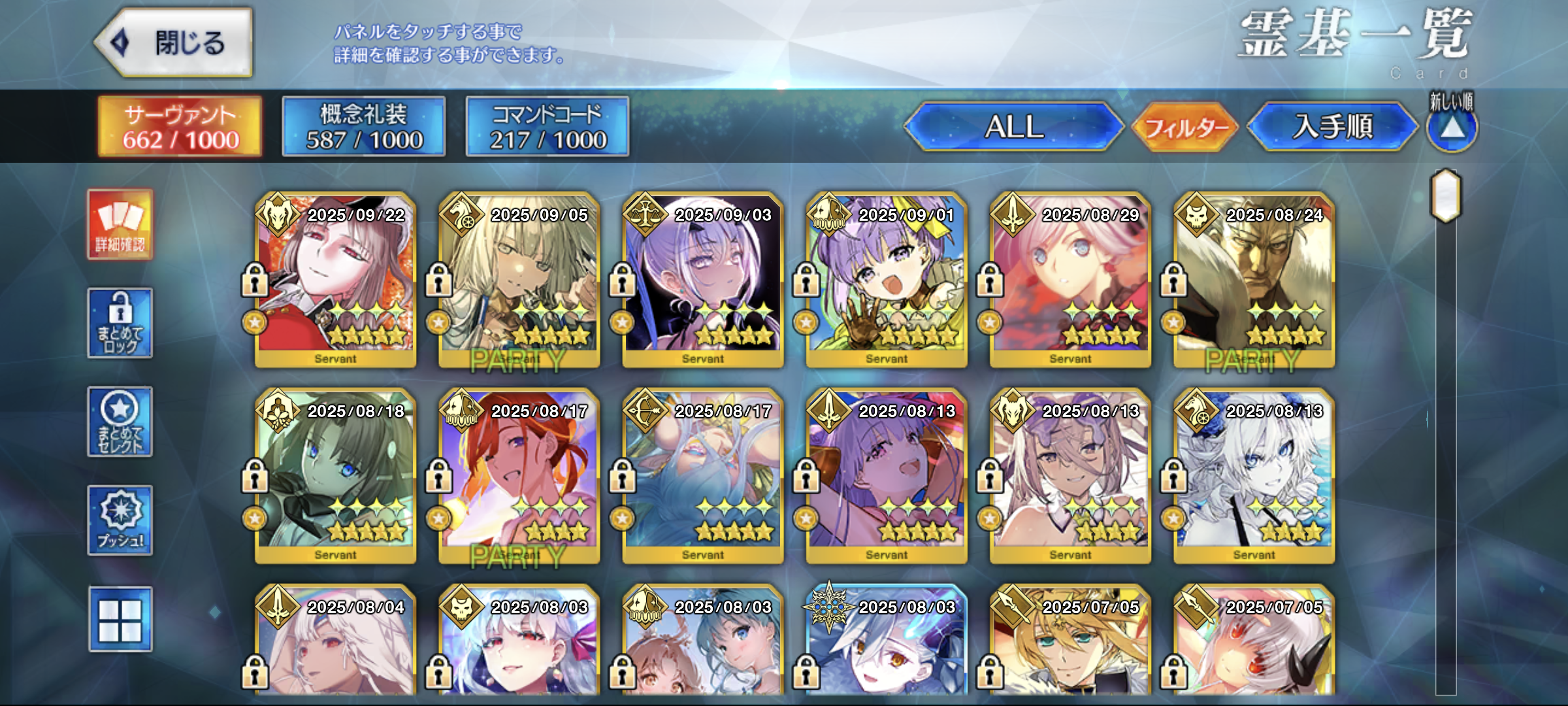Activate the 詳細確認 card detail mode
Image resolution: width=1568 pixels, height=706 pixels.
pyautogui.click(x=120, y=225)
